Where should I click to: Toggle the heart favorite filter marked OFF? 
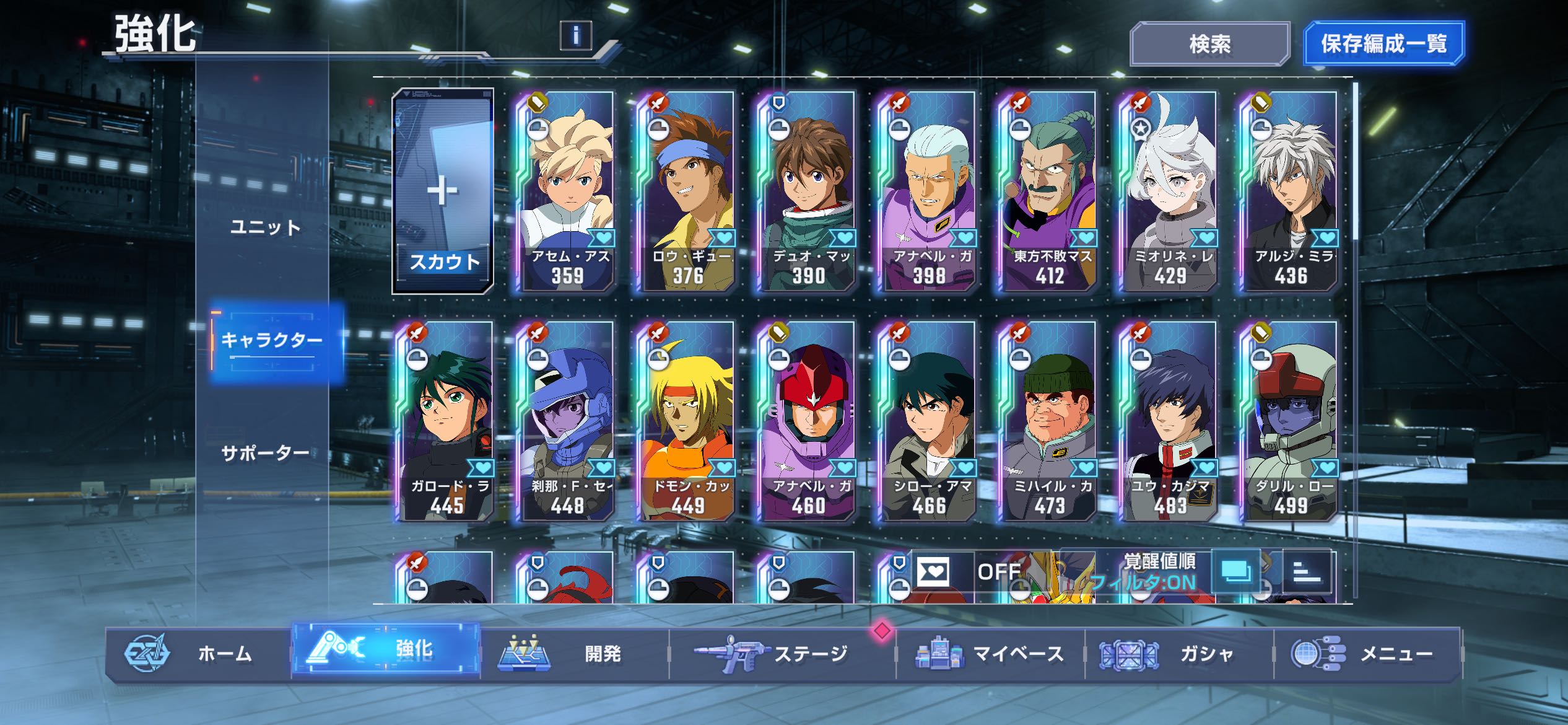coord(959,571)
